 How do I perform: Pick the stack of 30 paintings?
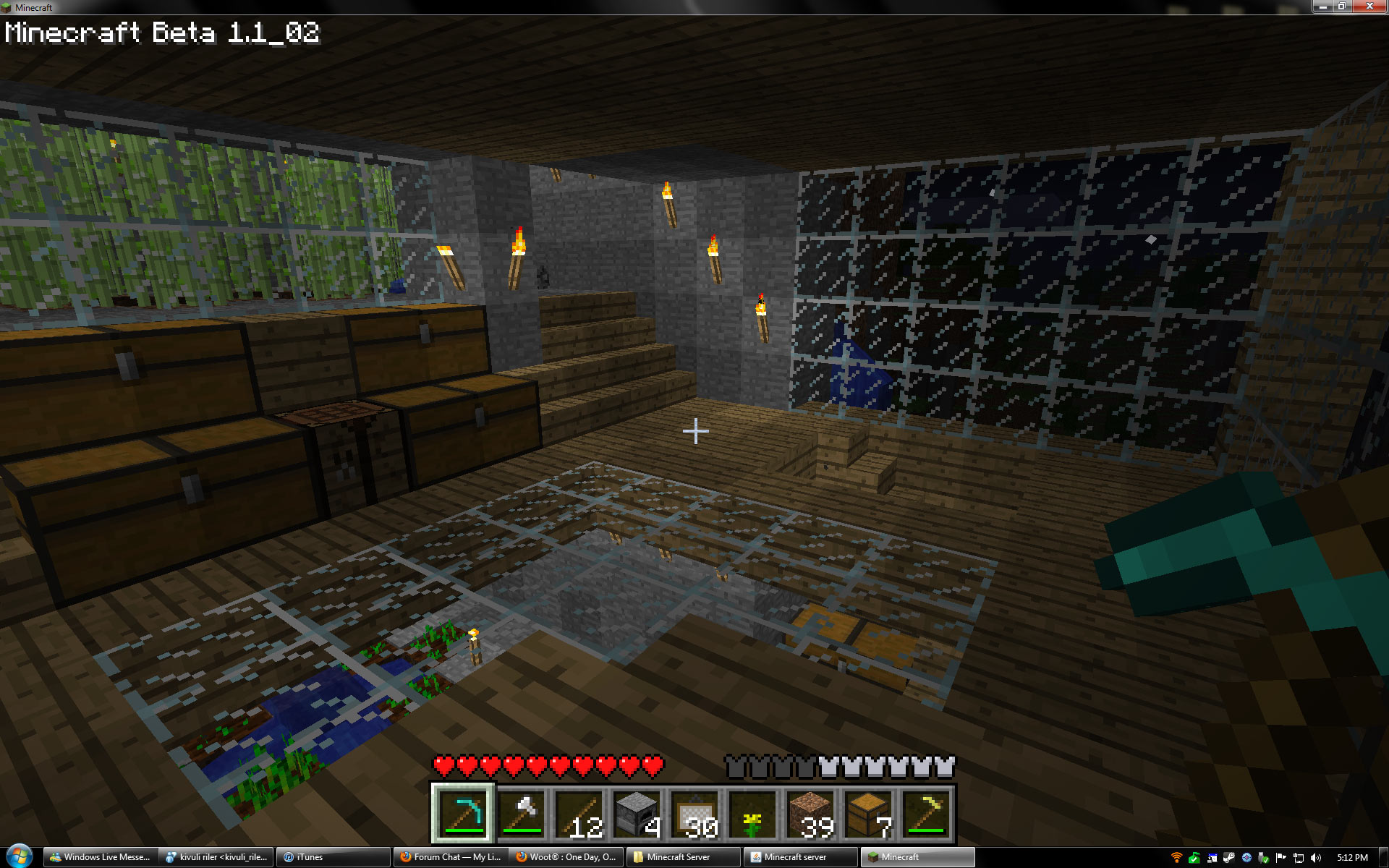694,814
